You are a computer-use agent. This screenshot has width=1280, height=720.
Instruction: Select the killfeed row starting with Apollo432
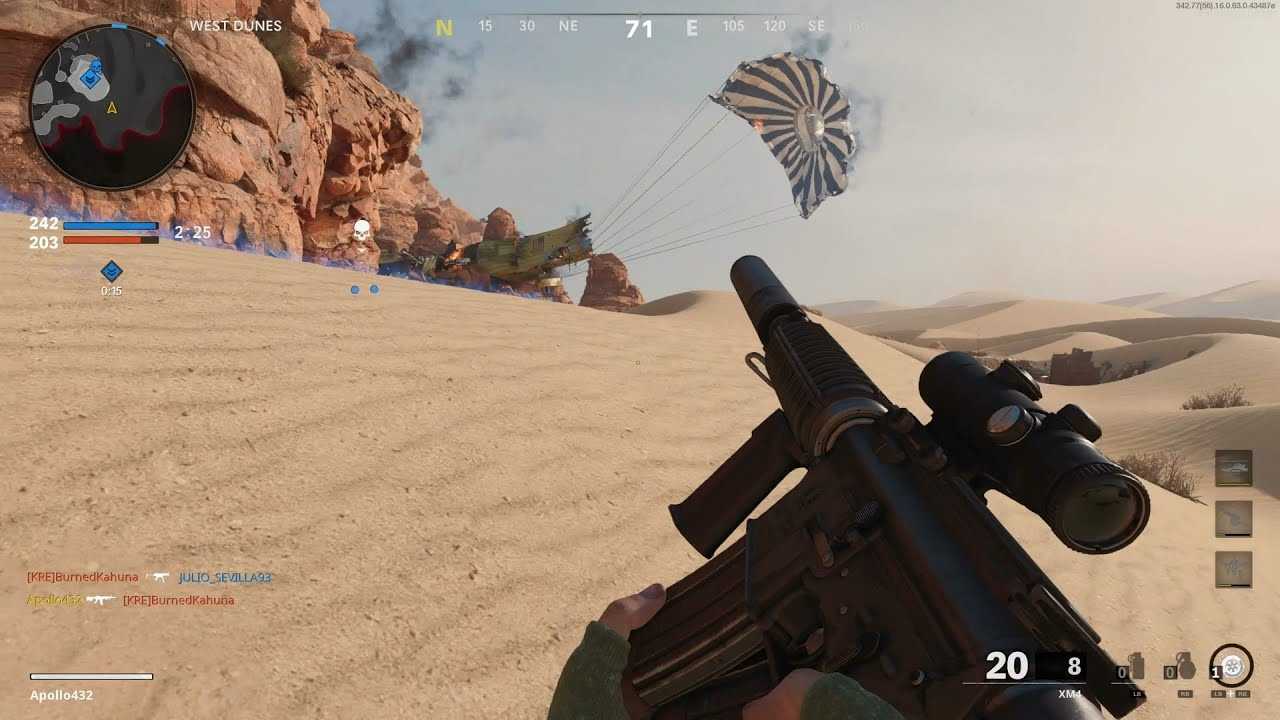pos(130,600)
